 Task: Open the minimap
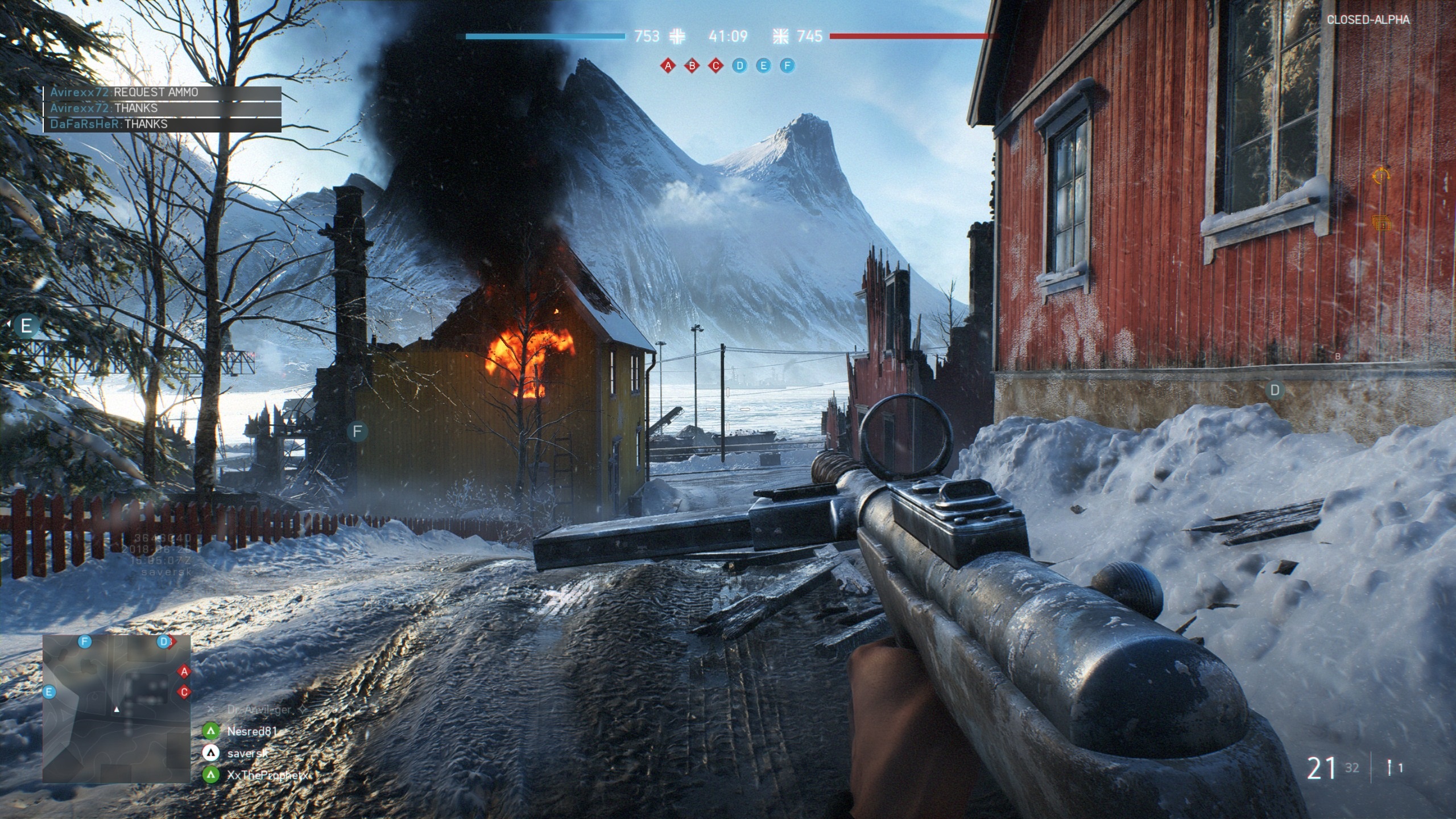[117, 708]
